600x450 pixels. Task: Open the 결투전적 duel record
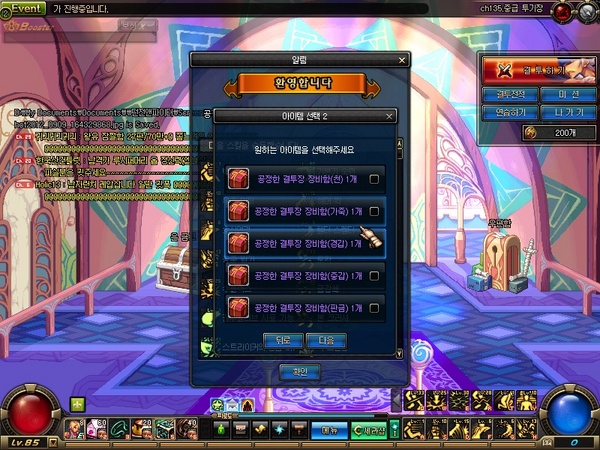(510, 94)
